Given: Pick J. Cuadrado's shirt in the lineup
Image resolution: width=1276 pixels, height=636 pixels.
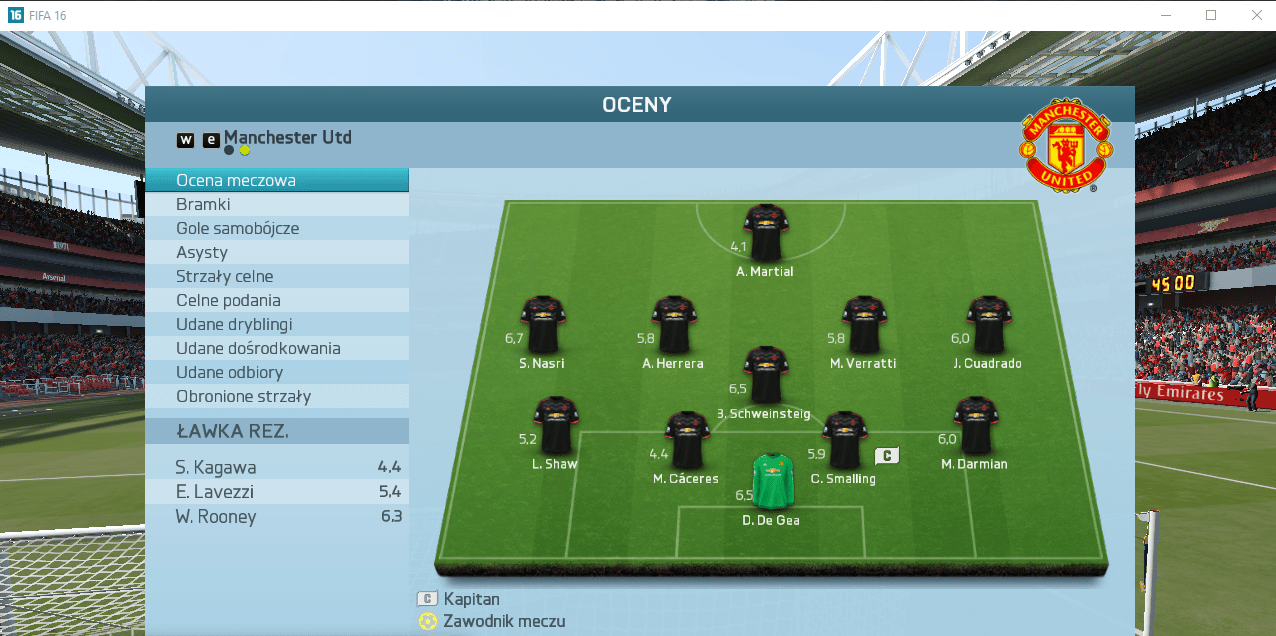Looking at the screenshot, I should point(988,324).
